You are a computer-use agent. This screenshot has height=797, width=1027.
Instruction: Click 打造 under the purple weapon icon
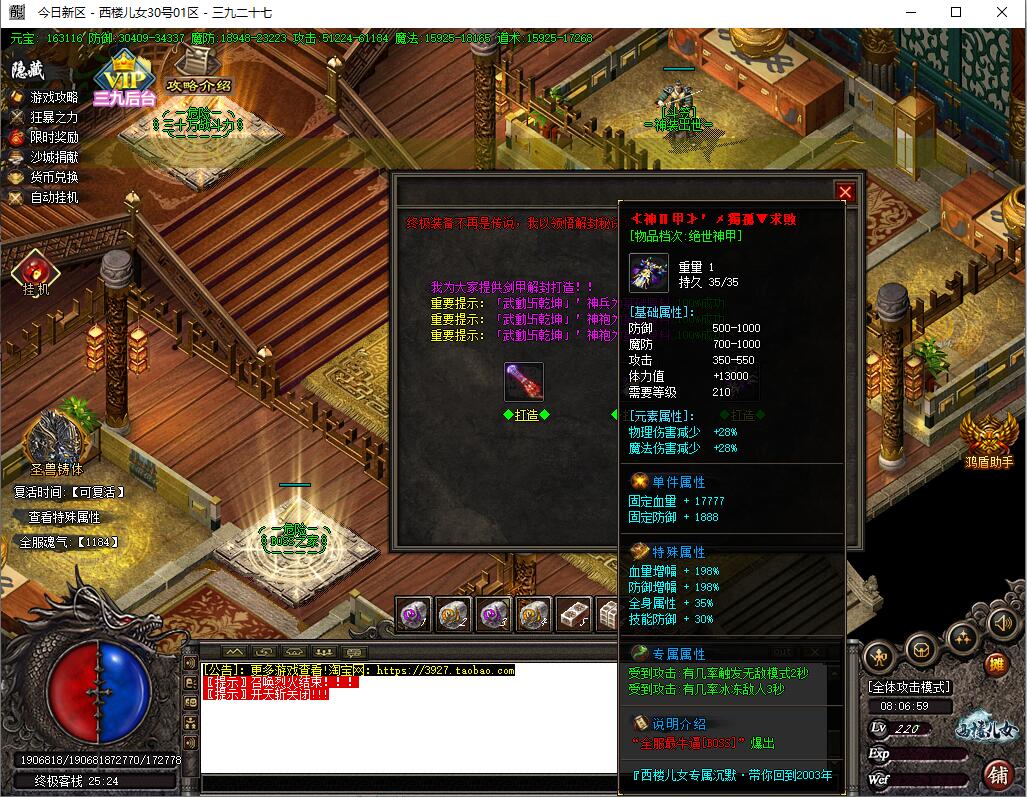526,414
